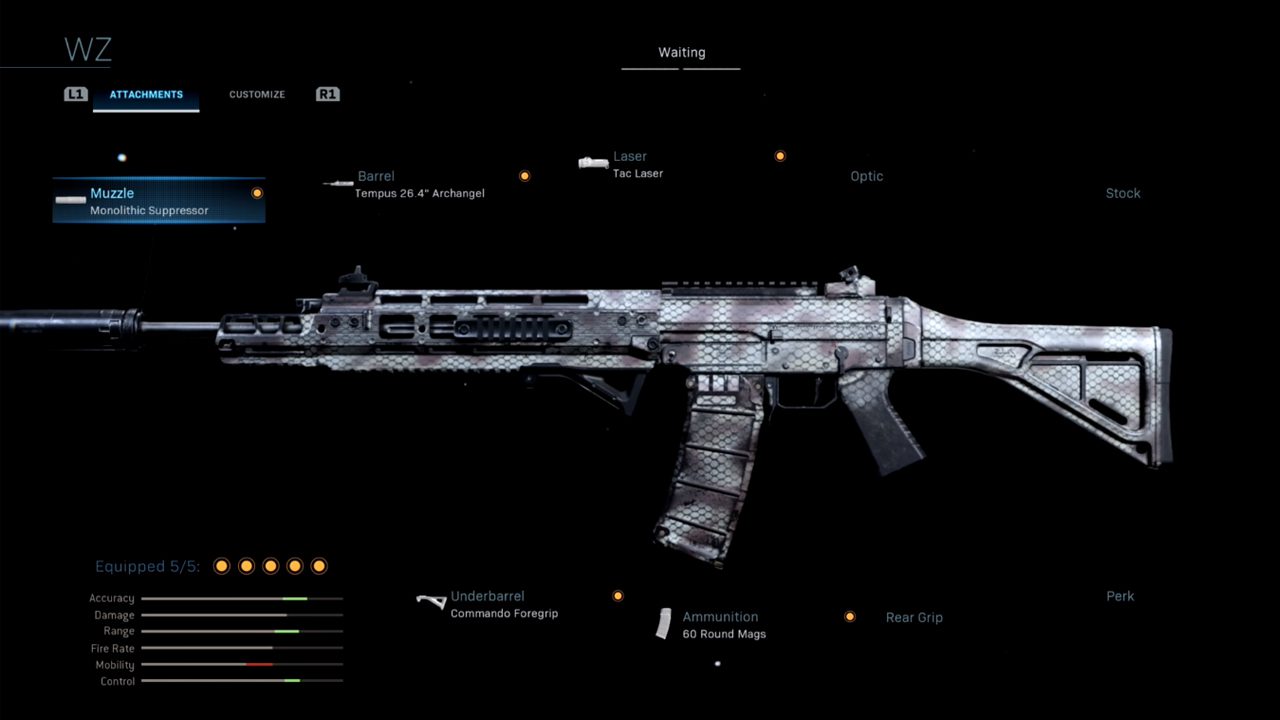Select the Ammunition 60 Round Mags slot

coord(722,624)
